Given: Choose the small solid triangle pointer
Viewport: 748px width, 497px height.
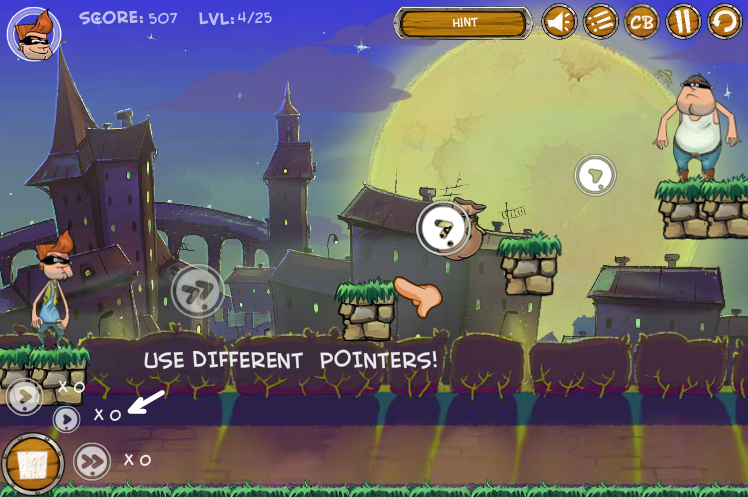Looking at the screenshot, I should 66,419.
